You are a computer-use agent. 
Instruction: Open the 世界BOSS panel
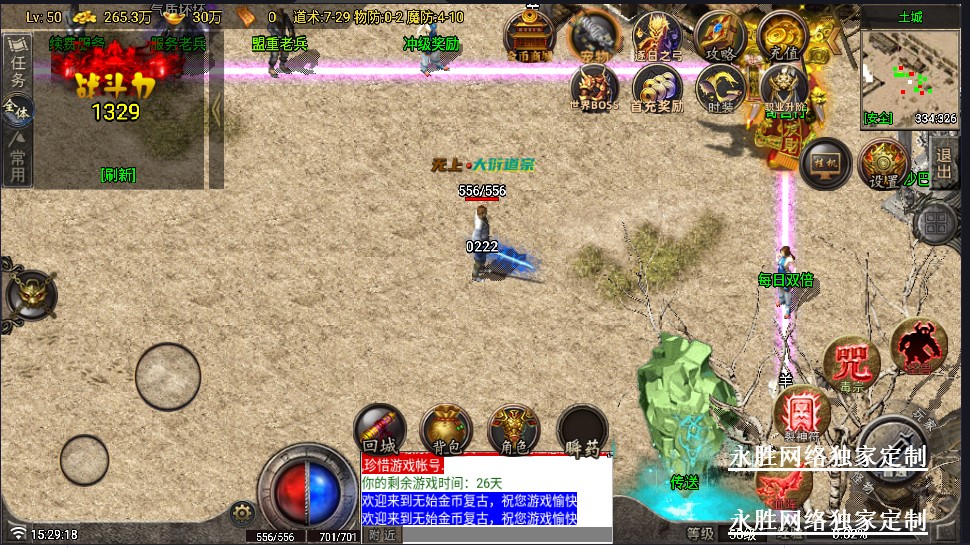(594, 87)
